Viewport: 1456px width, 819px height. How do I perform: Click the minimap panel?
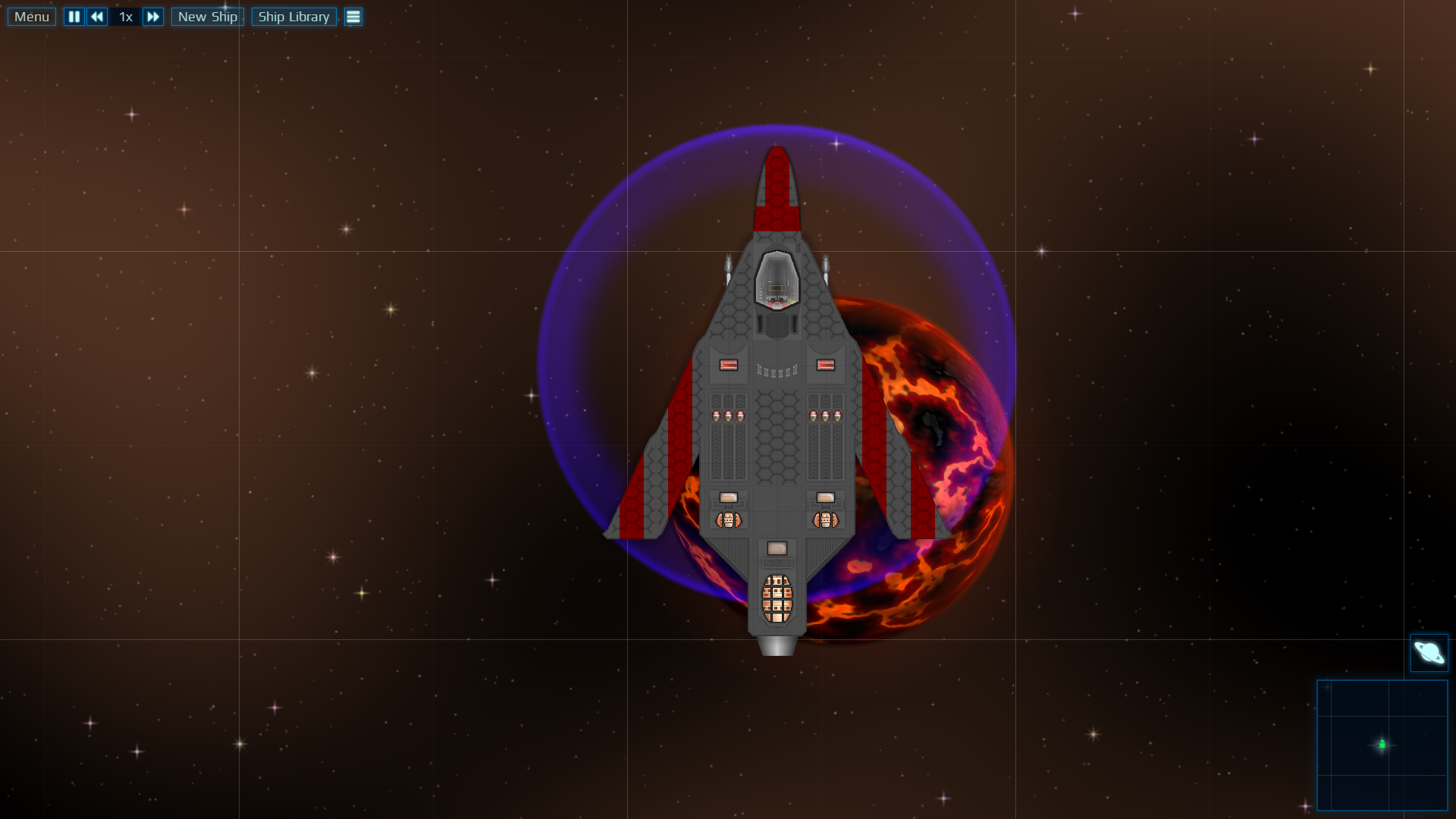click(1382, 745)
